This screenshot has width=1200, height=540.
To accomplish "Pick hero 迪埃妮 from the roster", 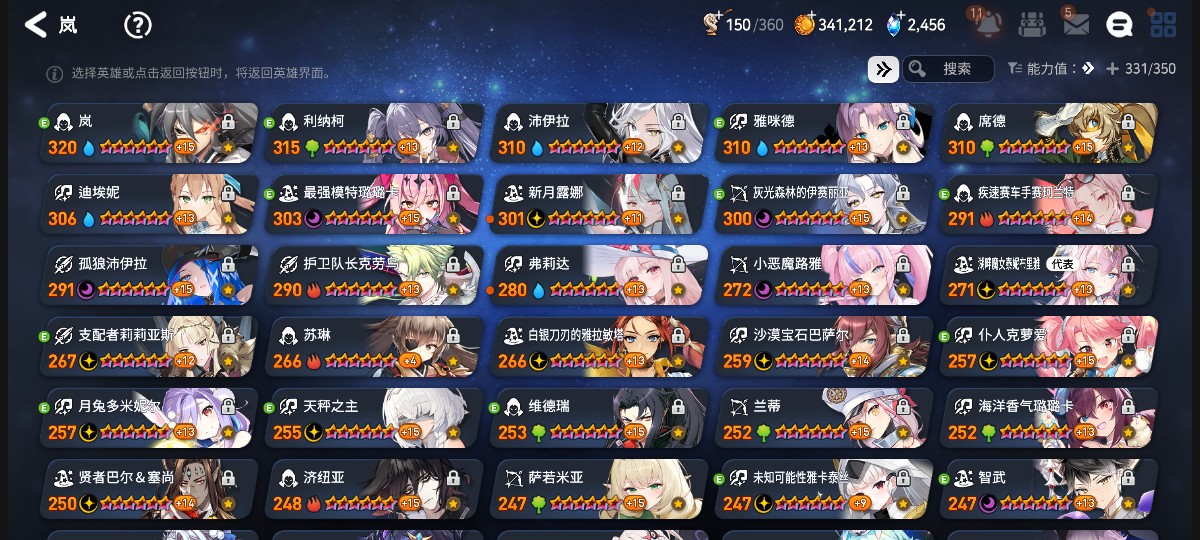I will pyautogui.click(x=150, y=204).
